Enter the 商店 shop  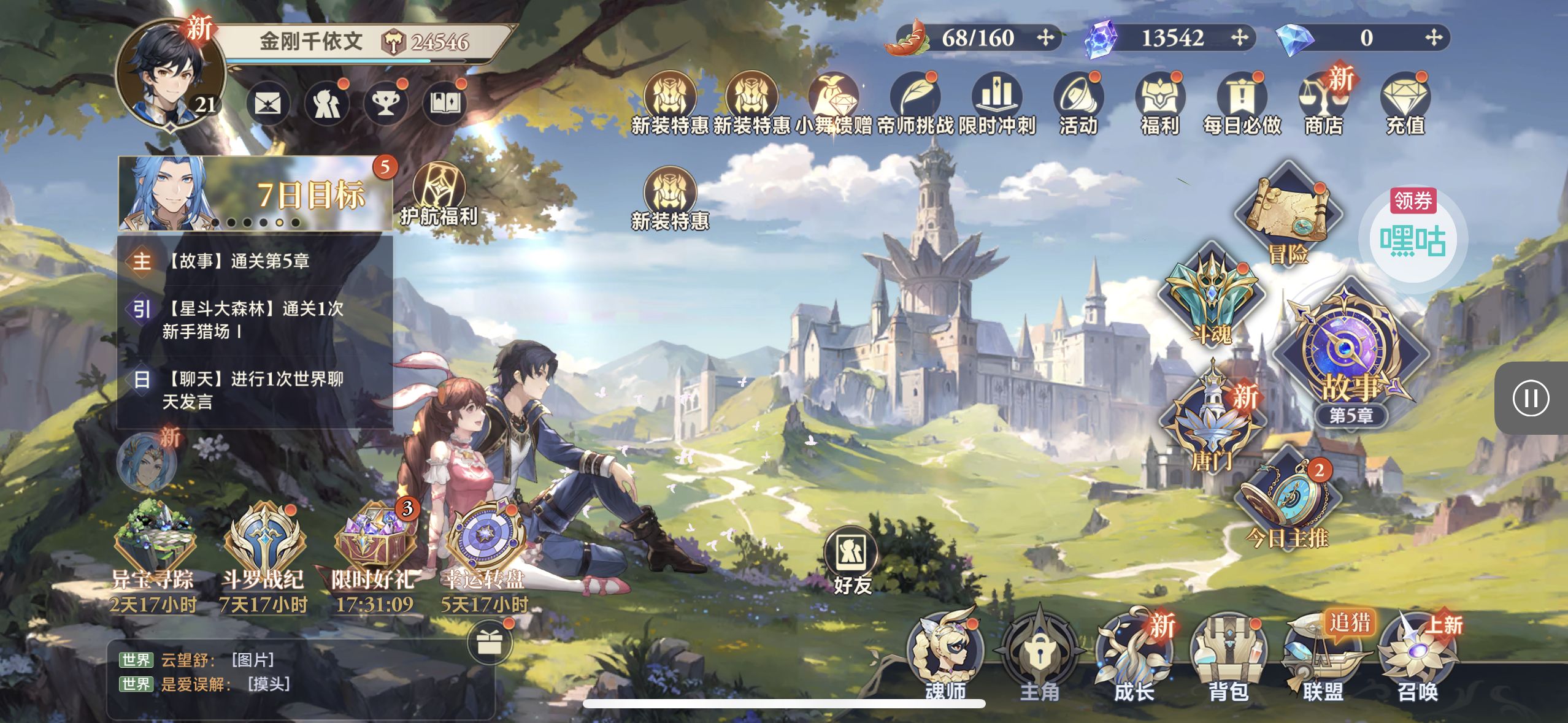pos(1324,104)
